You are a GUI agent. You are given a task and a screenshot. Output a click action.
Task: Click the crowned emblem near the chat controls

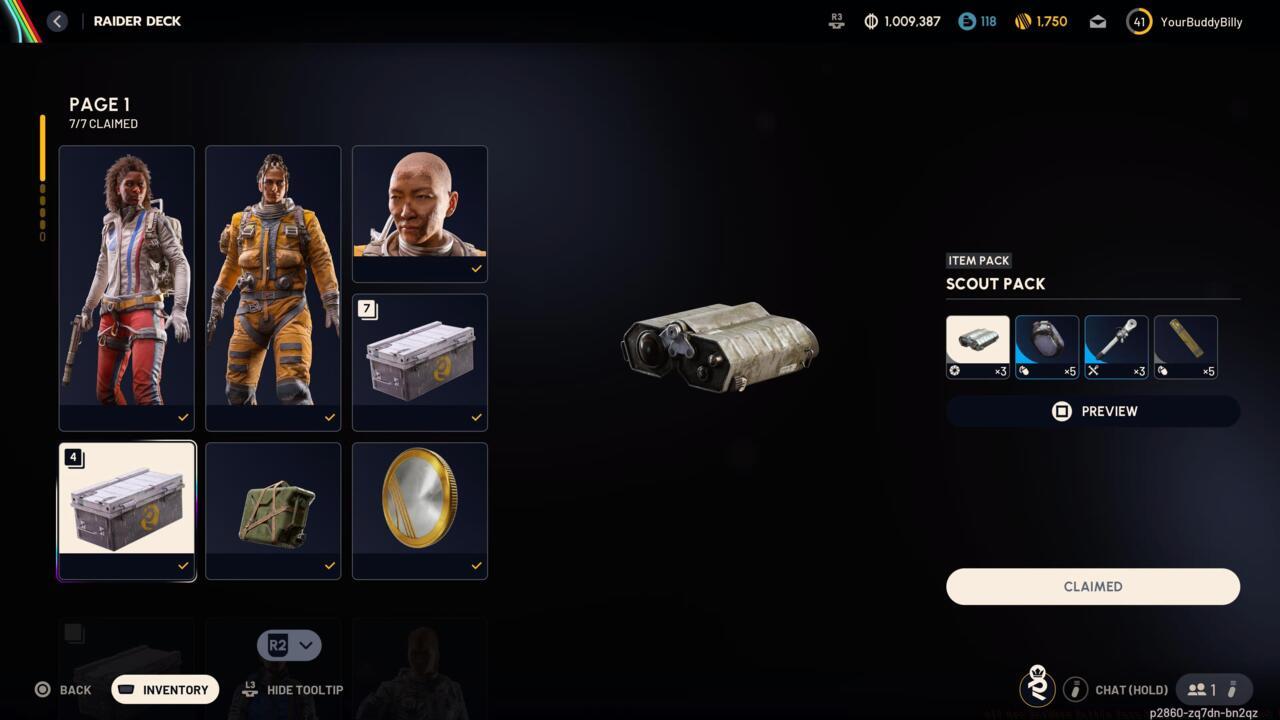(1037, 689)
